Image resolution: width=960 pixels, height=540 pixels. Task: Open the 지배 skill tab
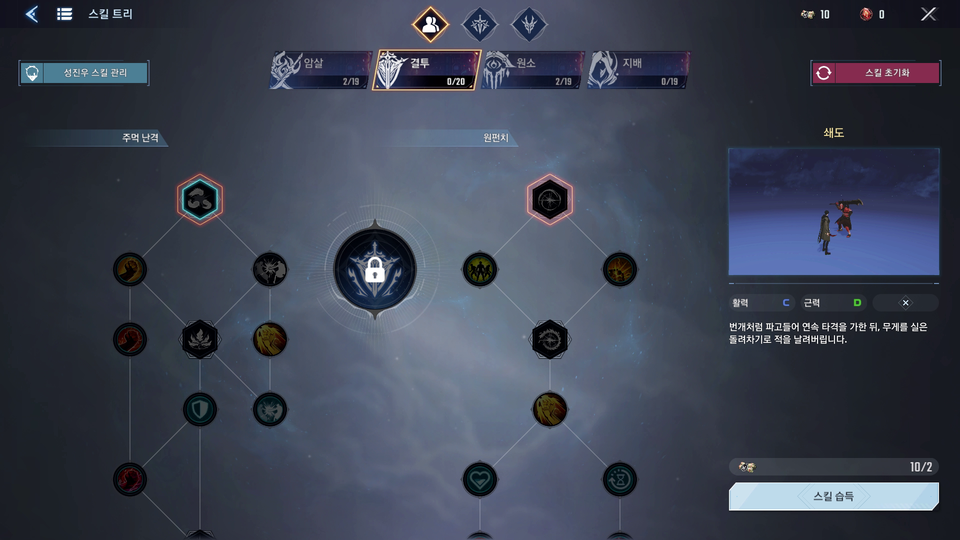[x=639, y=70]
